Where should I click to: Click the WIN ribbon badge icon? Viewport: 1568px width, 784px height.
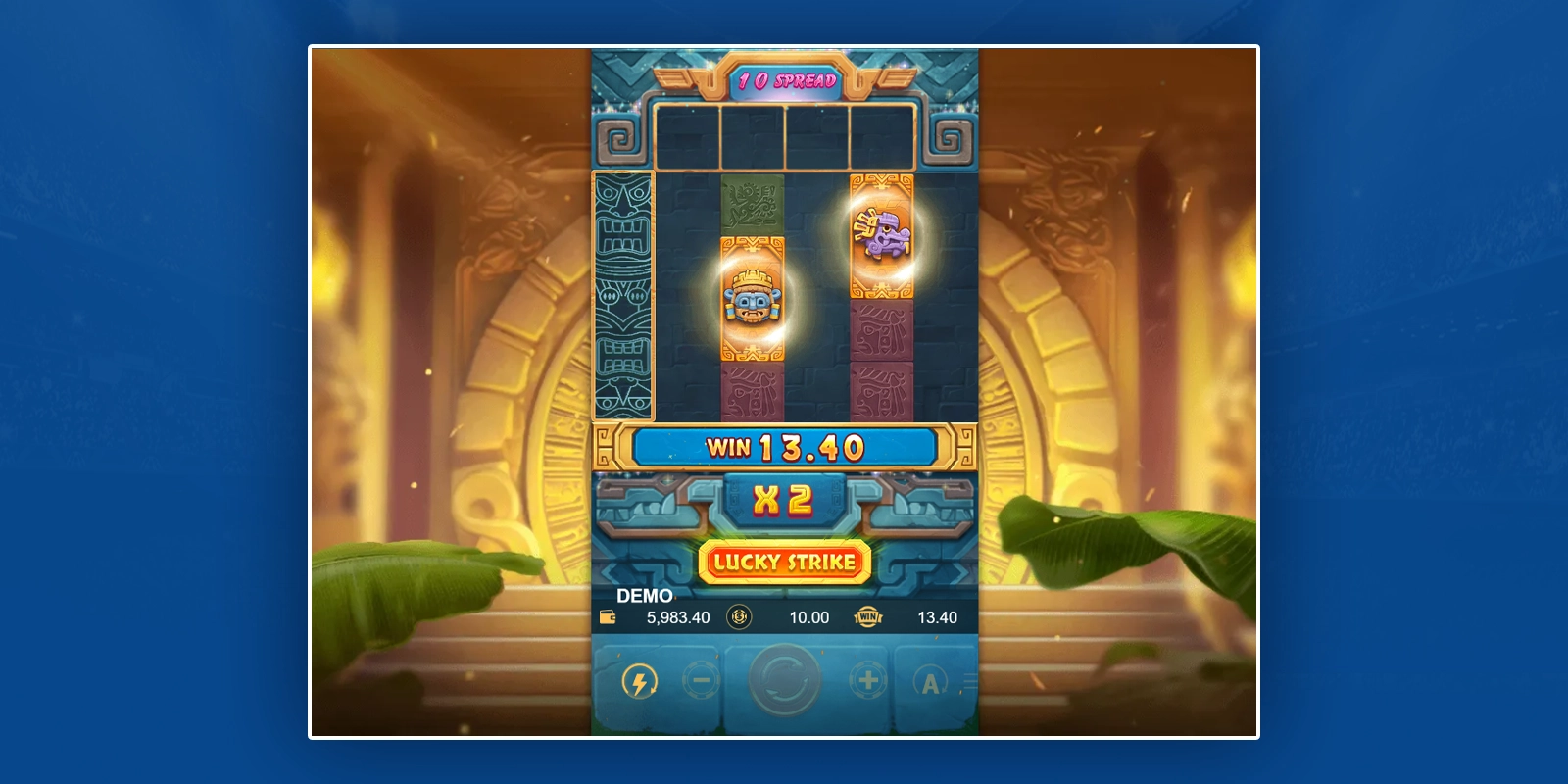(866, 617)
